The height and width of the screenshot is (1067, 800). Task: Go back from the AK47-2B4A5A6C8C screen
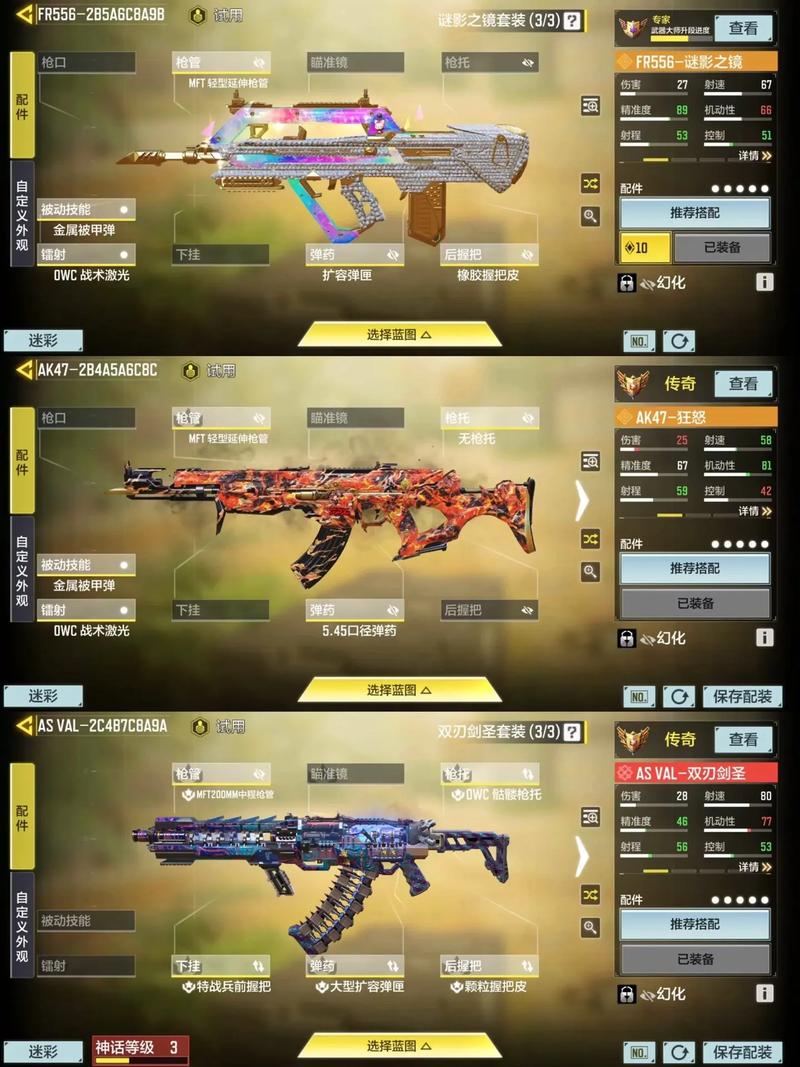(24, 370)
